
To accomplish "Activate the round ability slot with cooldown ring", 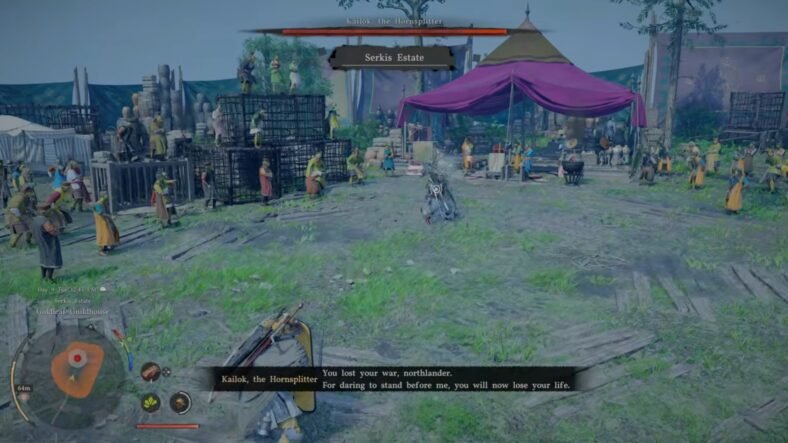I will click(x=180, y=402).
